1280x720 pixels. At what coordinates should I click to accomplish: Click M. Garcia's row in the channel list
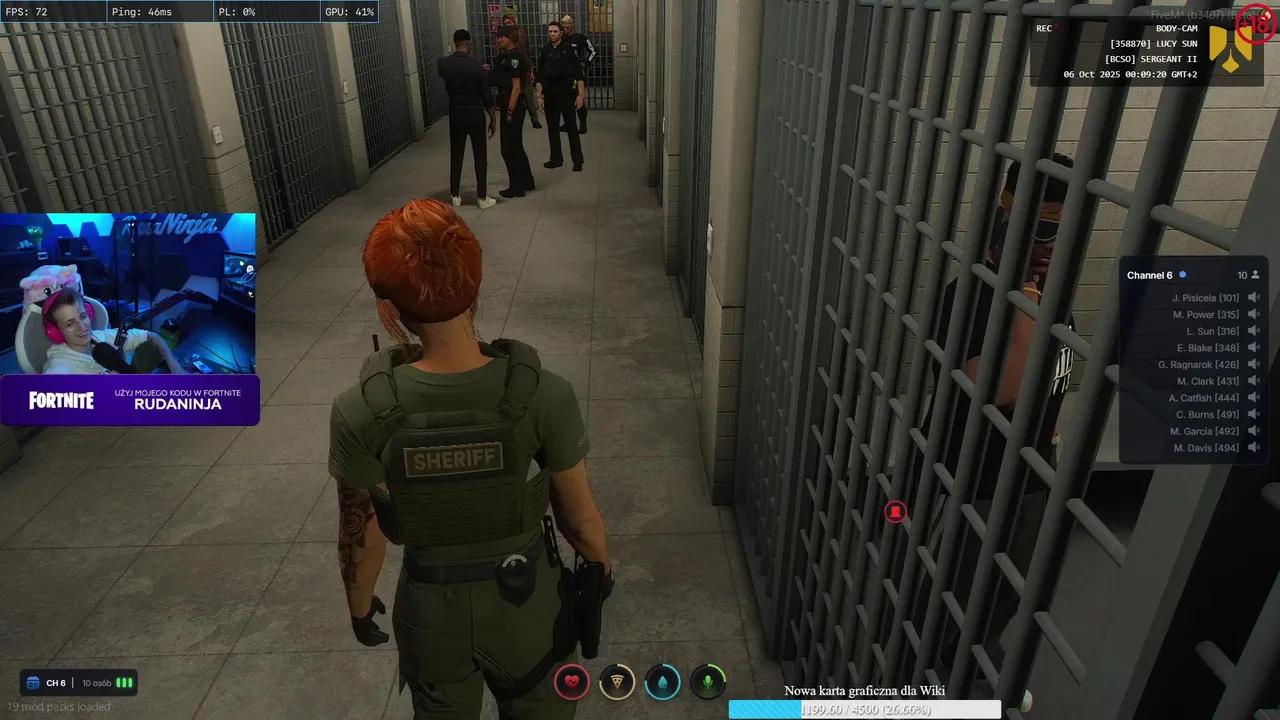(x=1204, y=431)
